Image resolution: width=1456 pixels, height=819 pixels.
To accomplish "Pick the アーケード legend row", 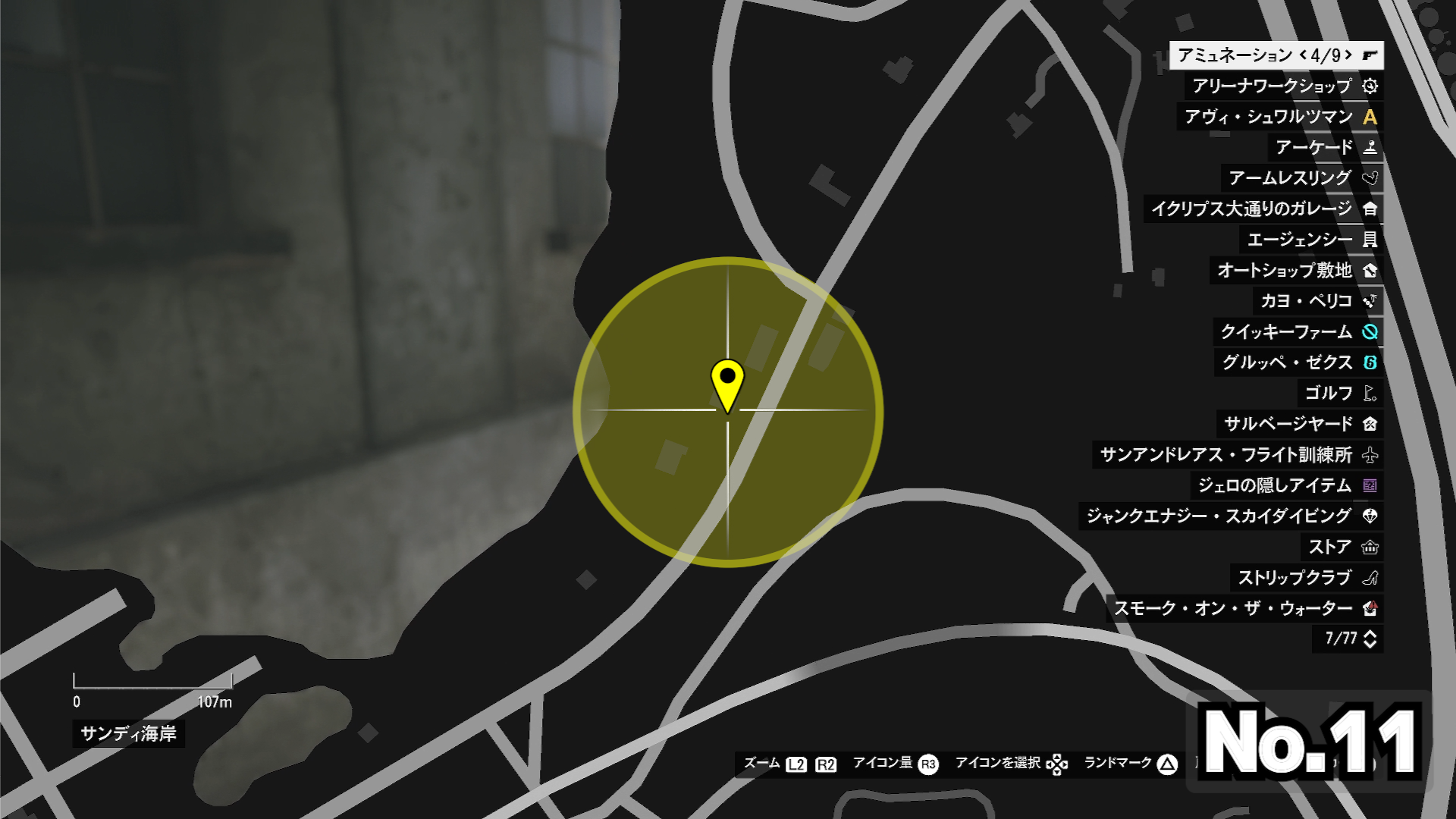I will click(x=1325, y=148).
